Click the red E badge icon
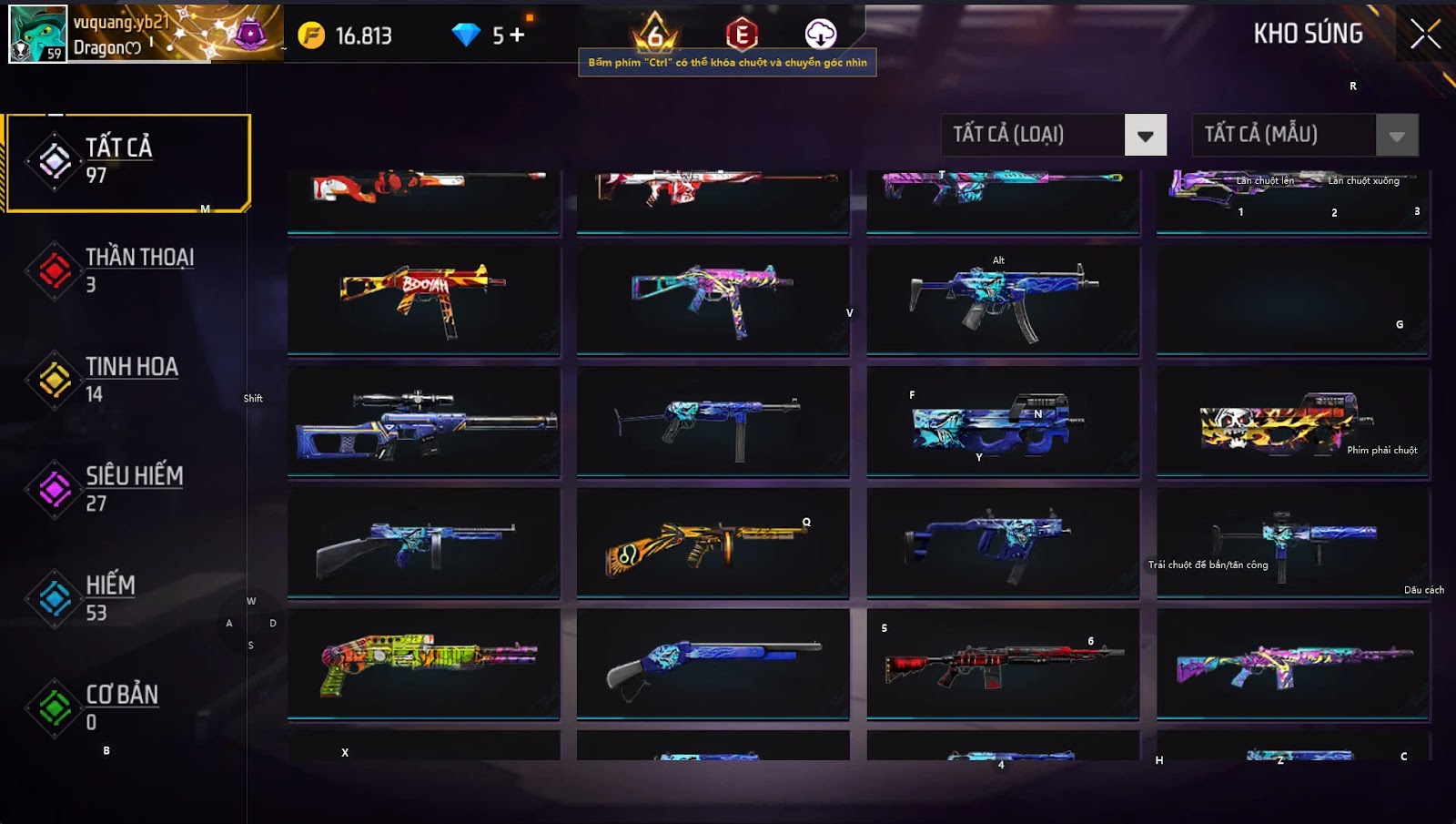This screenshot has height=824, width=1456. (742, 35)
